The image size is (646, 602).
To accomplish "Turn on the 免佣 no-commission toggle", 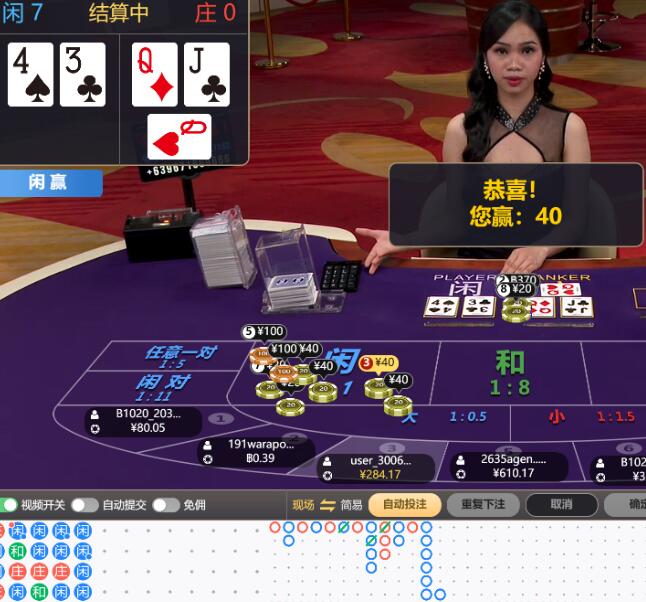I will (x=165, y=505).
